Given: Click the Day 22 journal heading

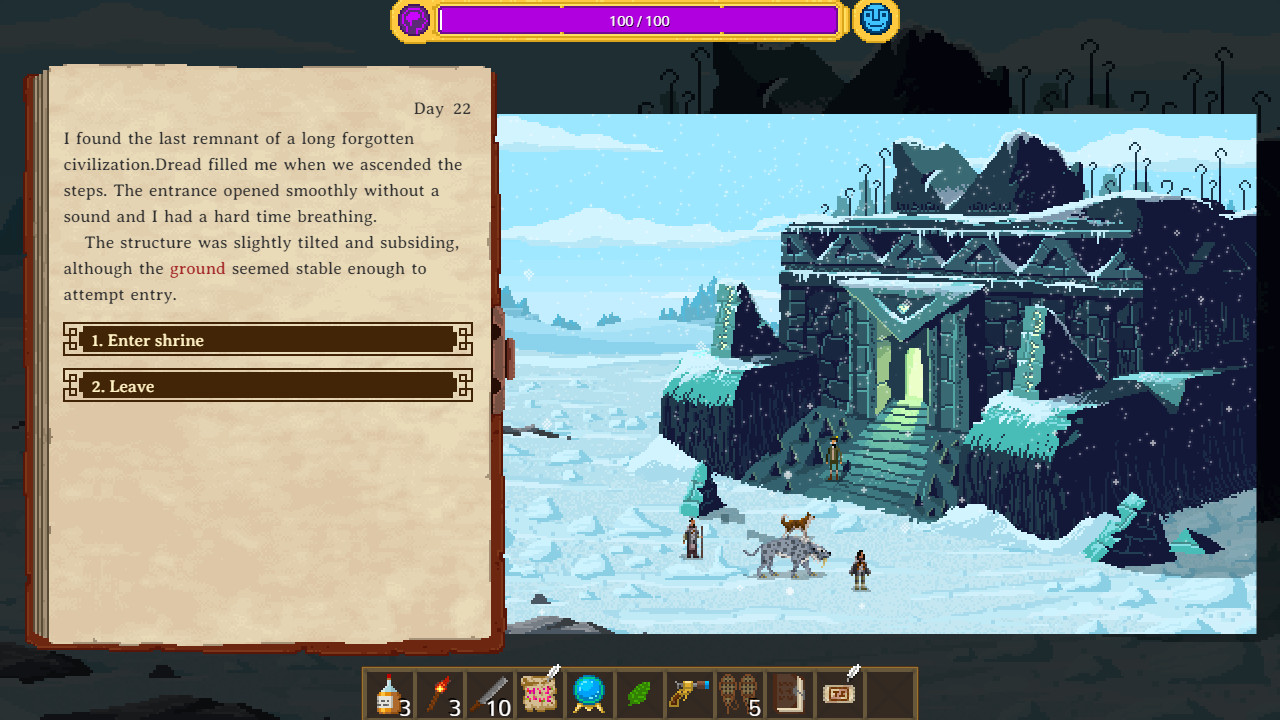Looking at the screenshot, I should tap(443, 108).
